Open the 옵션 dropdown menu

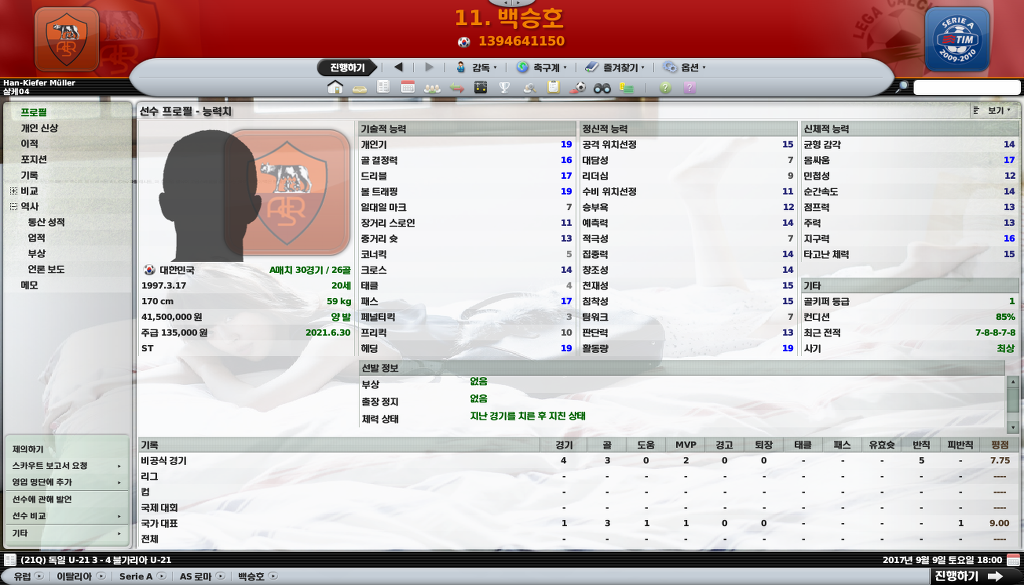684,68
